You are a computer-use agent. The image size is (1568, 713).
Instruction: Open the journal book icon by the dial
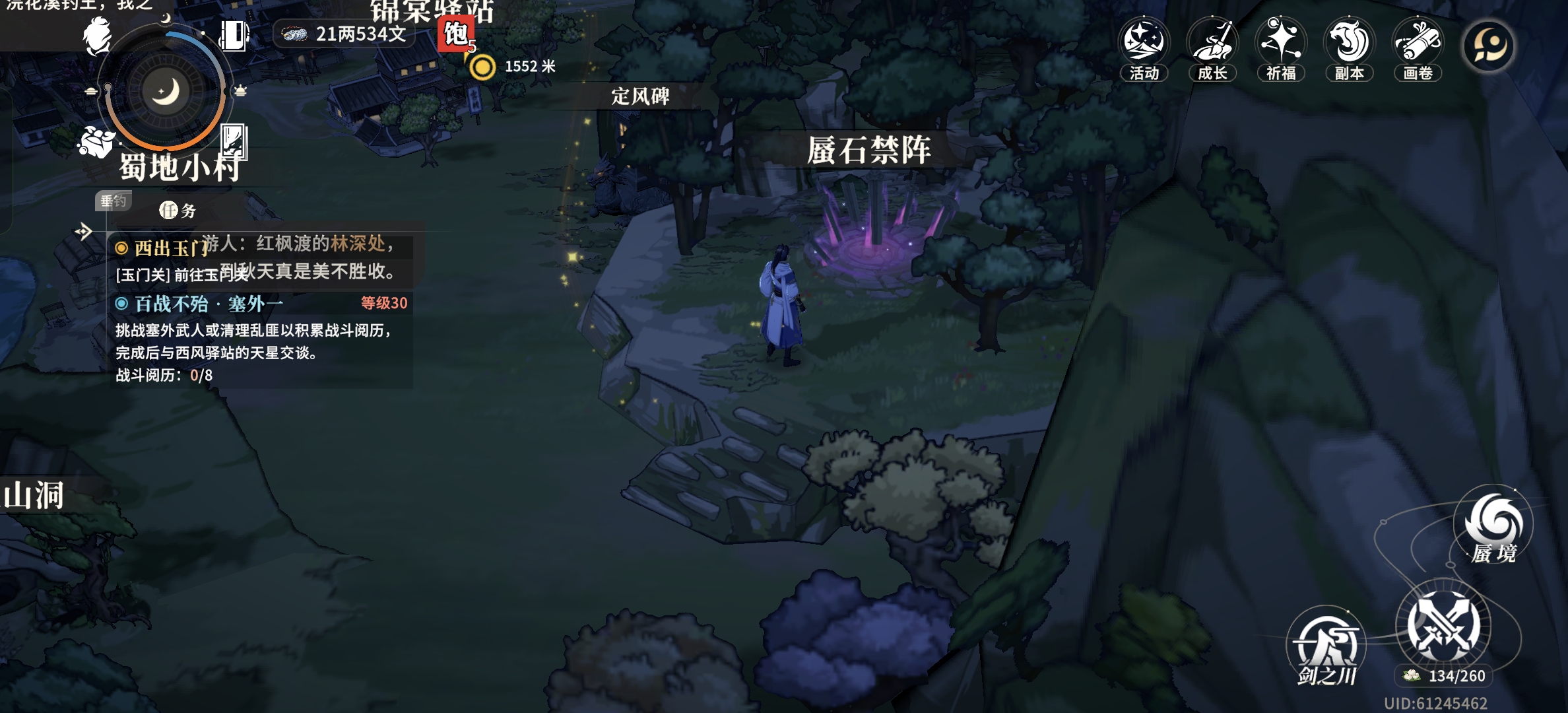tap(233, 35)
